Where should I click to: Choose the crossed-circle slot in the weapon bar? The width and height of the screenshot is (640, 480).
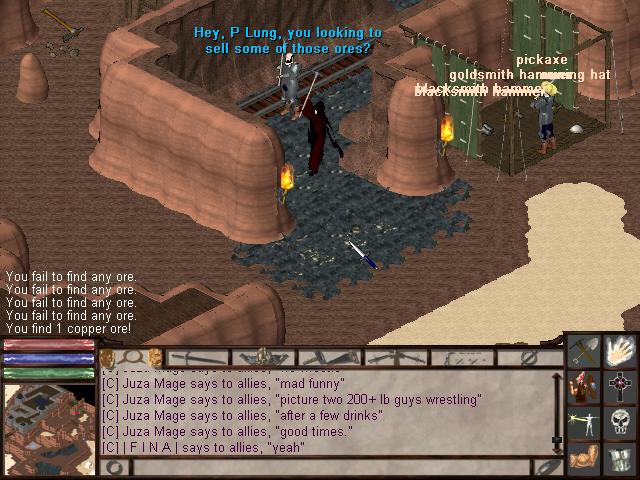point(531,357)
